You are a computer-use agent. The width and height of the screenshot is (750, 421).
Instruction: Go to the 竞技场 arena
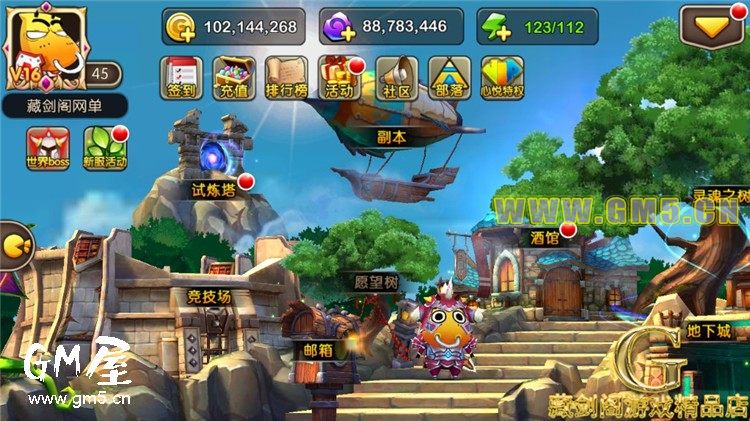coord(208,296)
